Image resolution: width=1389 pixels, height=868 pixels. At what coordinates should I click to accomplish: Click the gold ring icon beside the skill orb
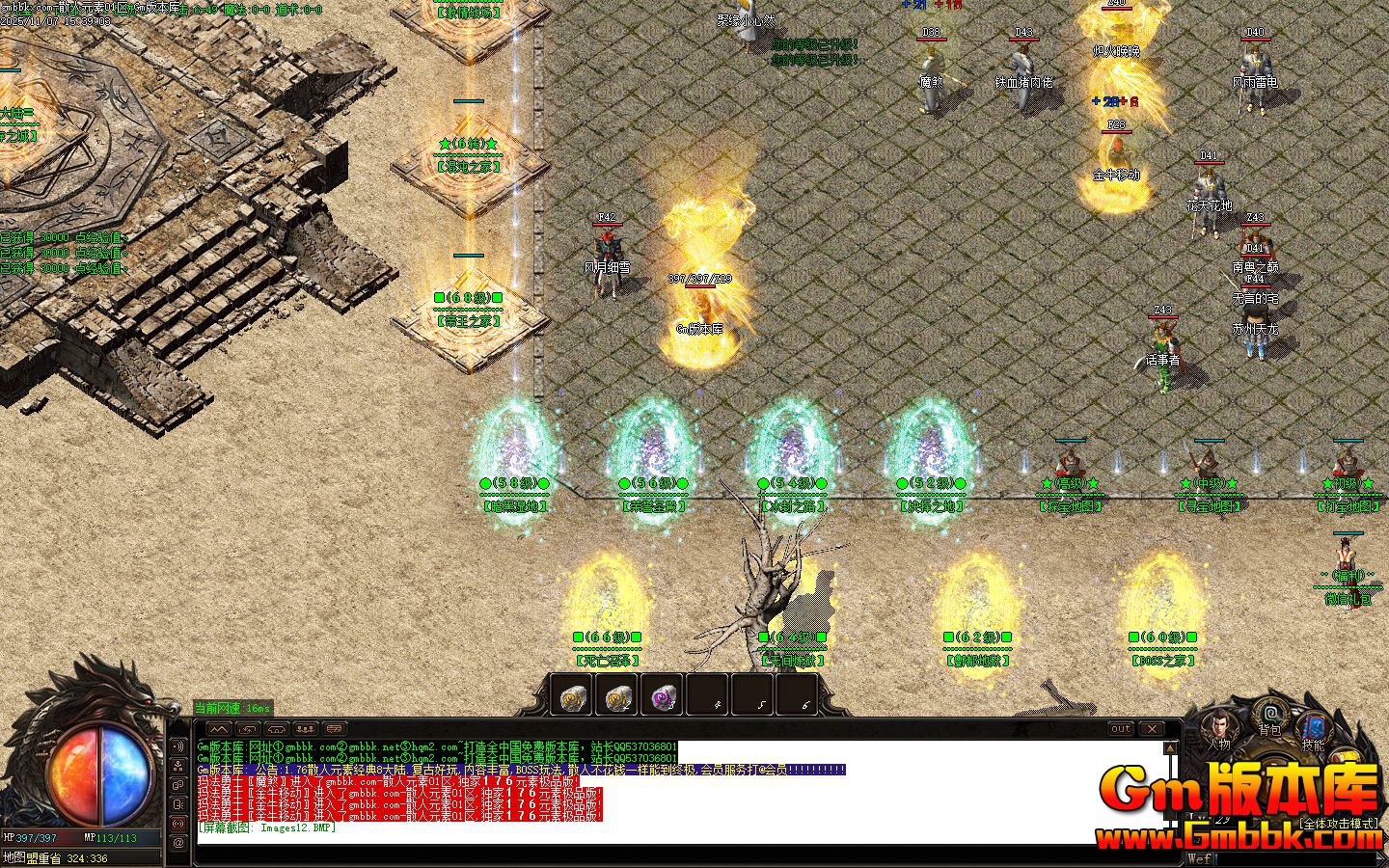(x=1345, y=756)
